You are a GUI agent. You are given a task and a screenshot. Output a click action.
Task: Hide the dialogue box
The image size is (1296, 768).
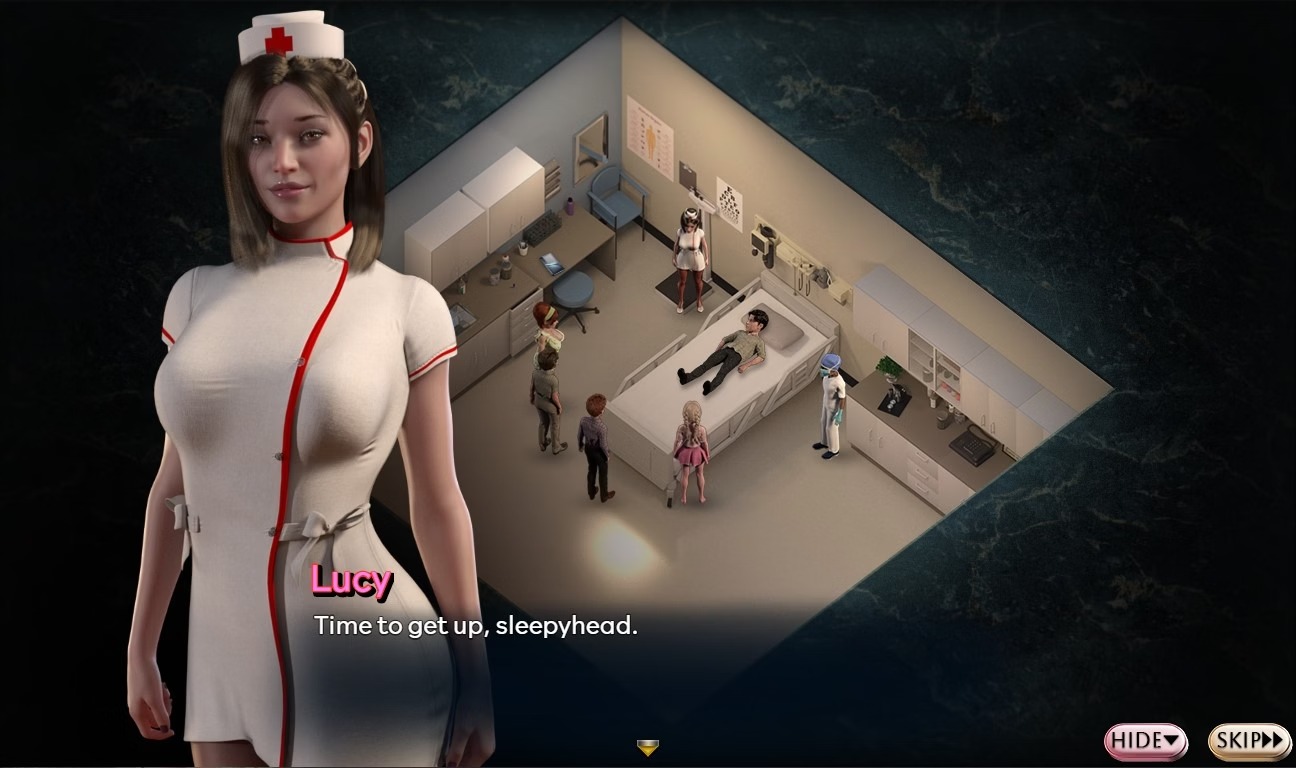(x=1145, y=741)
